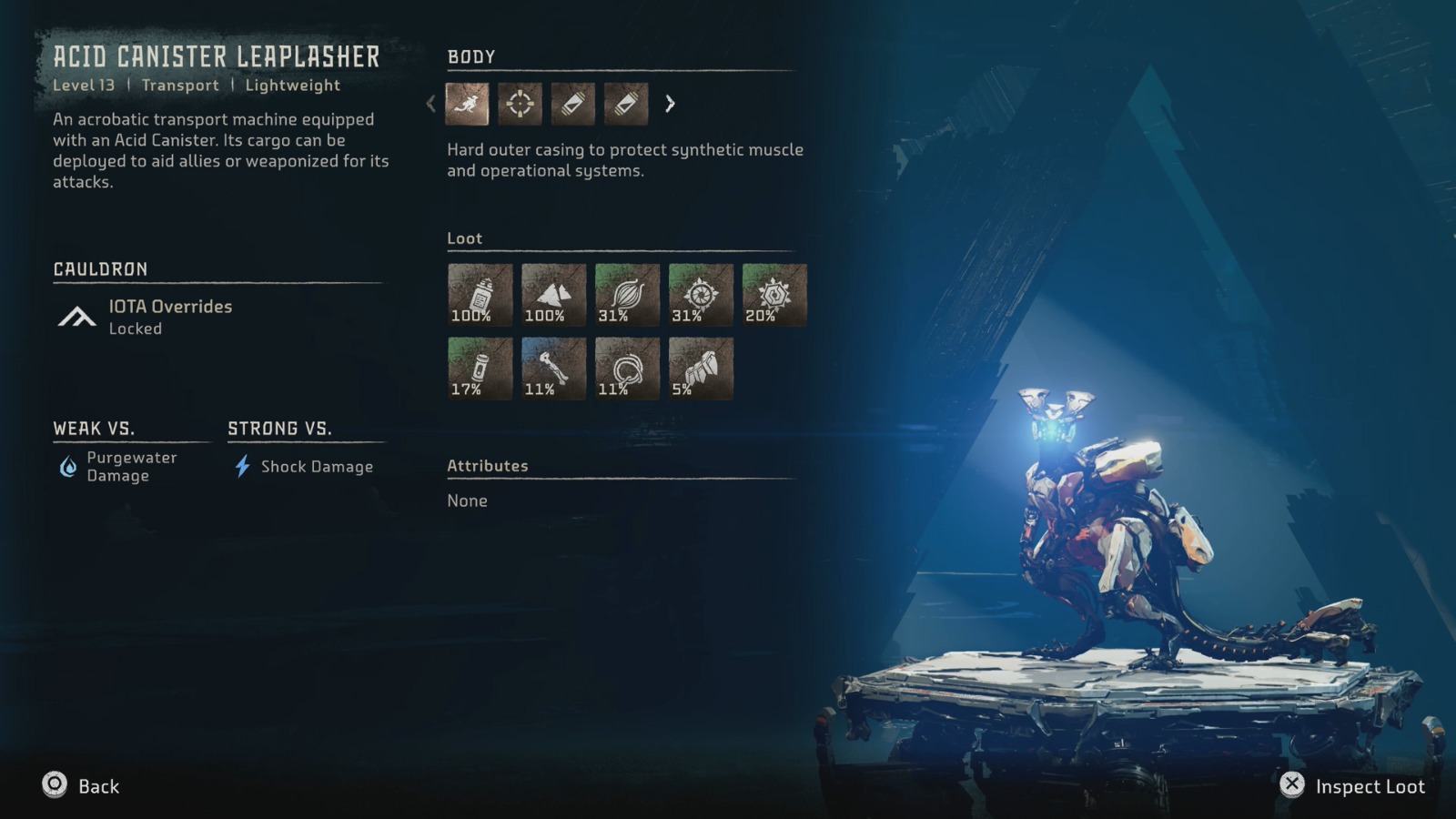1456x819 pixels.
Task: Choose the 17% canister loot slot
Action: tap(480, 369)
